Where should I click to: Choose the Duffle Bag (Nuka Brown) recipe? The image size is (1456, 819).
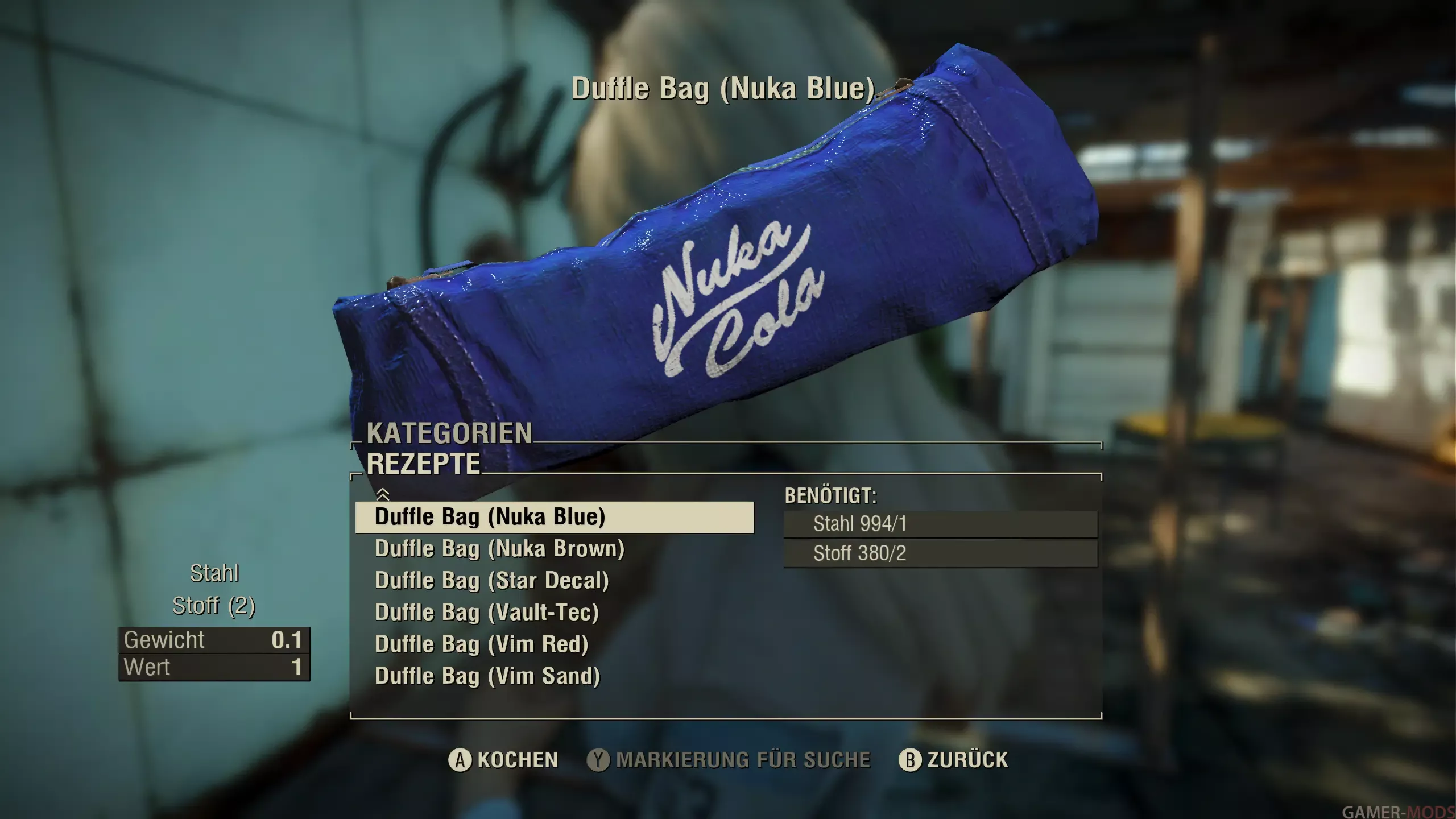499,549
